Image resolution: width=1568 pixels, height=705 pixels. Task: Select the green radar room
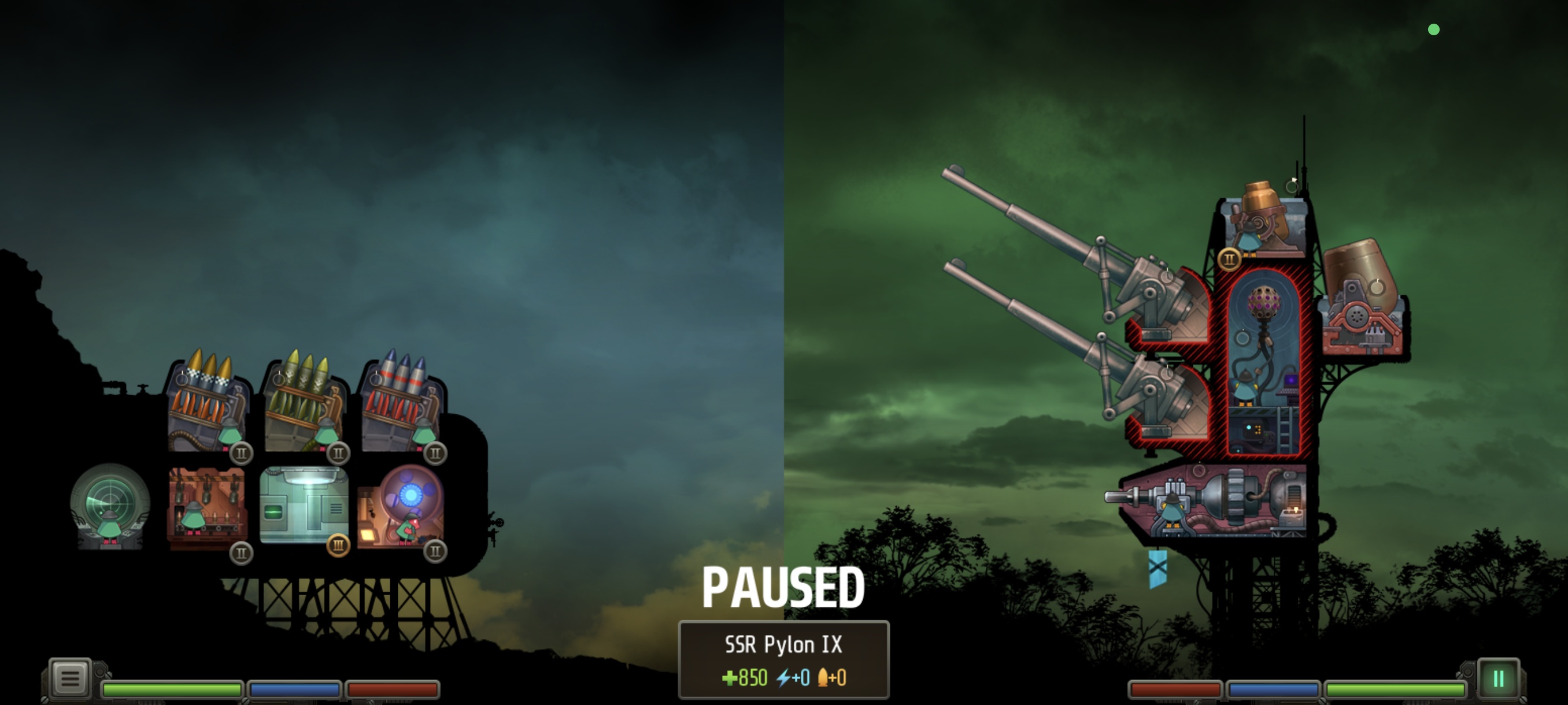110,508
